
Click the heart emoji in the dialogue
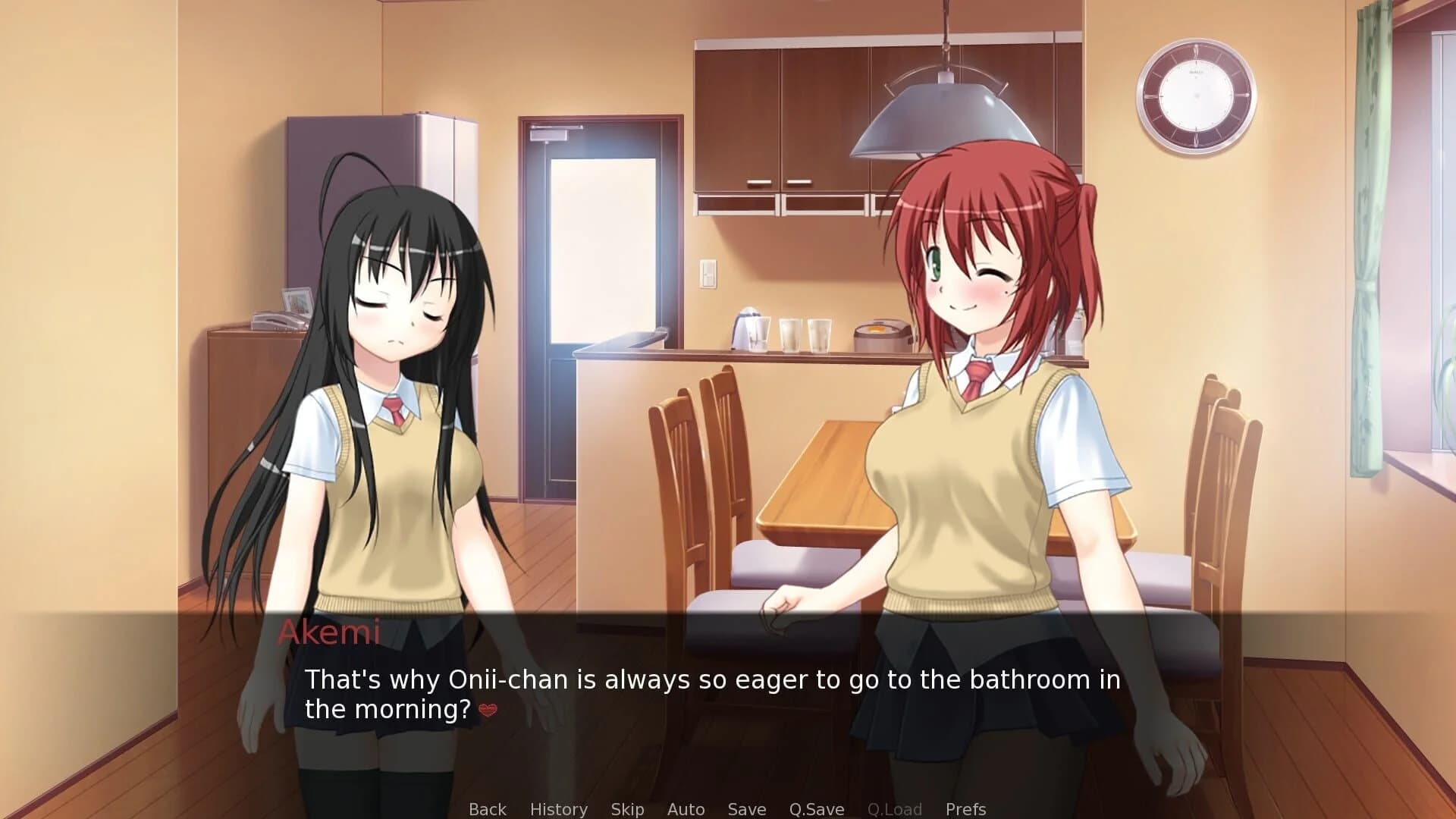(489, 712)
